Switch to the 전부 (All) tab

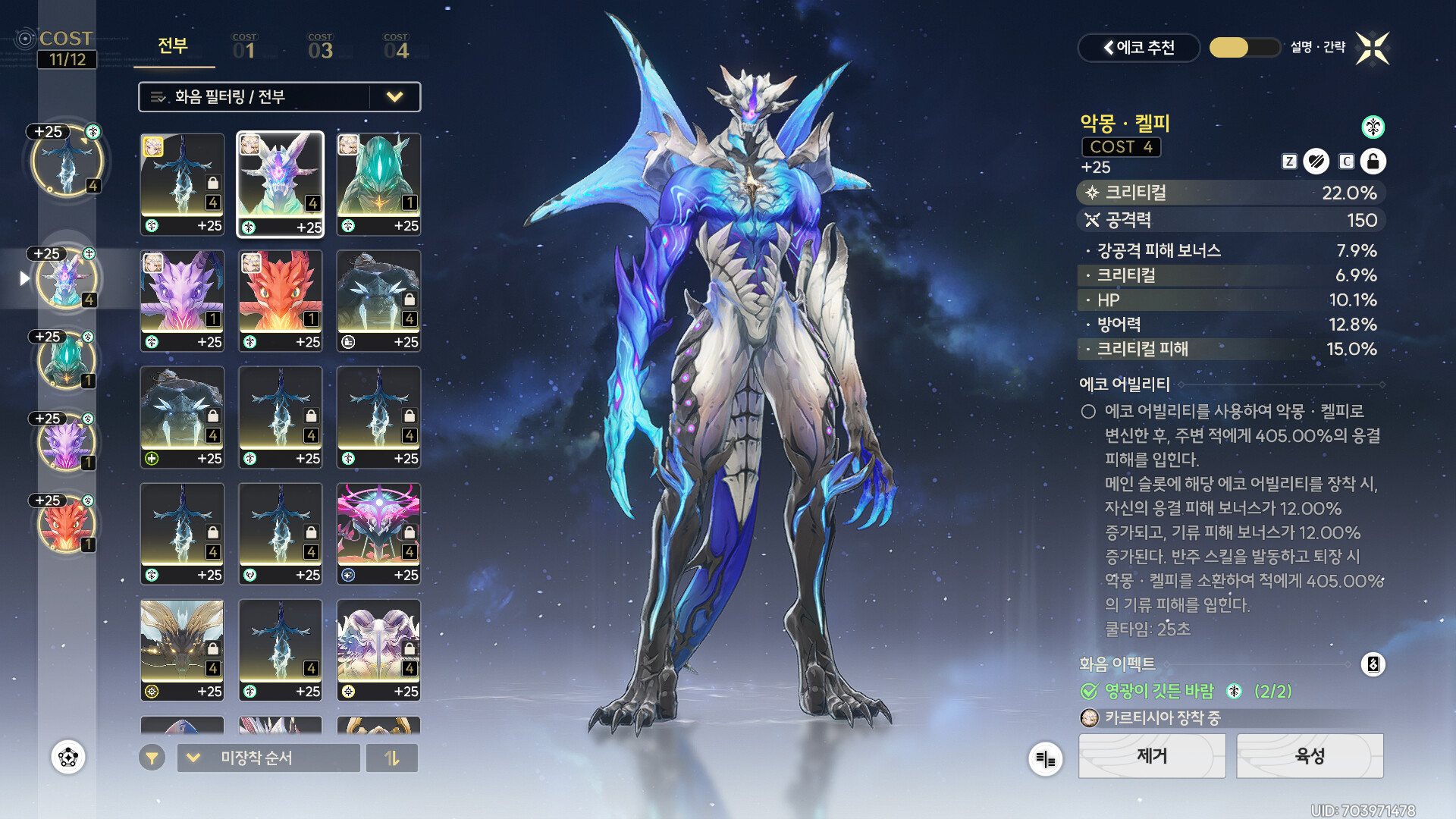click(x=173, y=46)
